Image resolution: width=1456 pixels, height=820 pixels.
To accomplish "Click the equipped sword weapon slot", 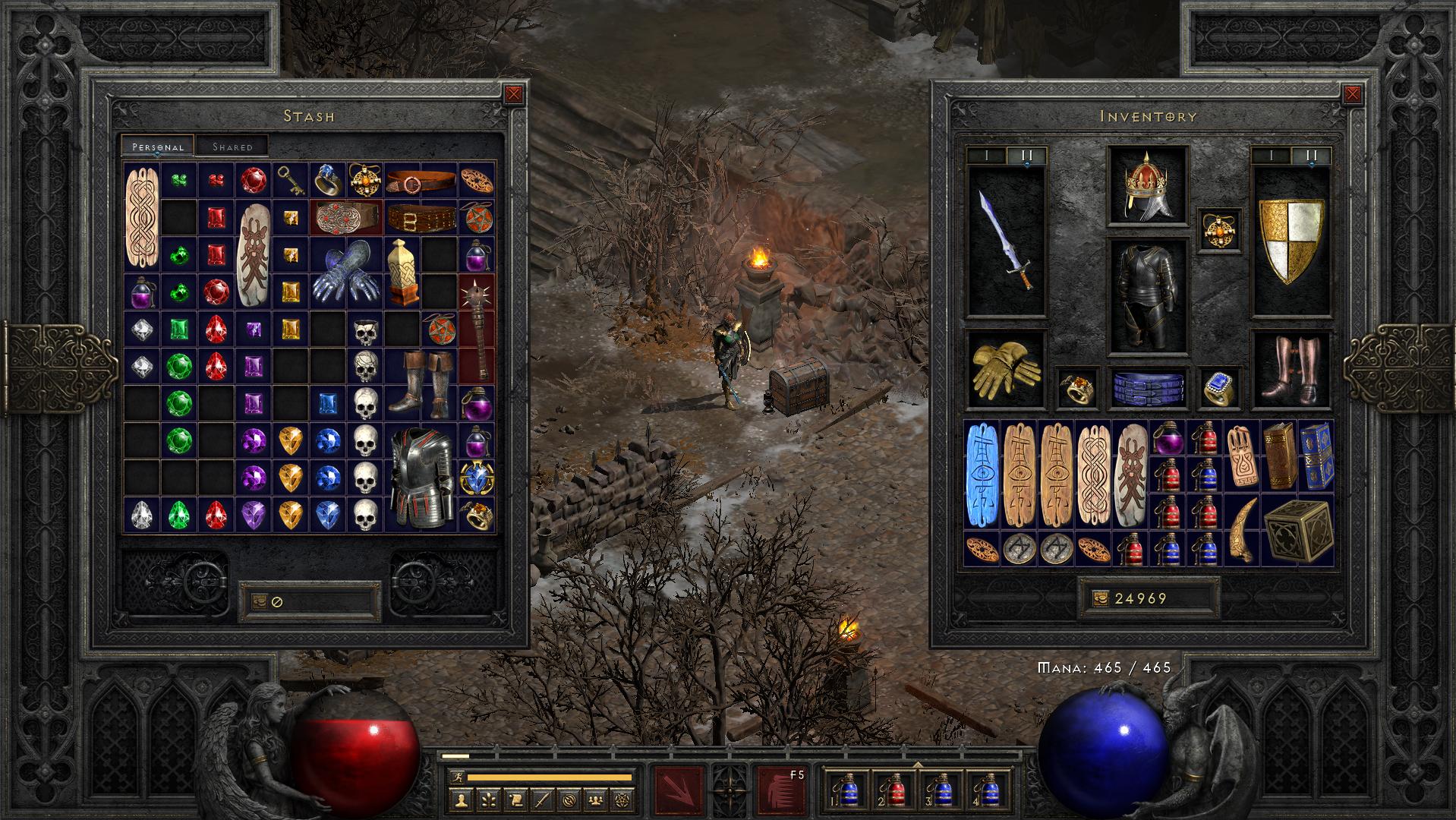I will 1006,241.
